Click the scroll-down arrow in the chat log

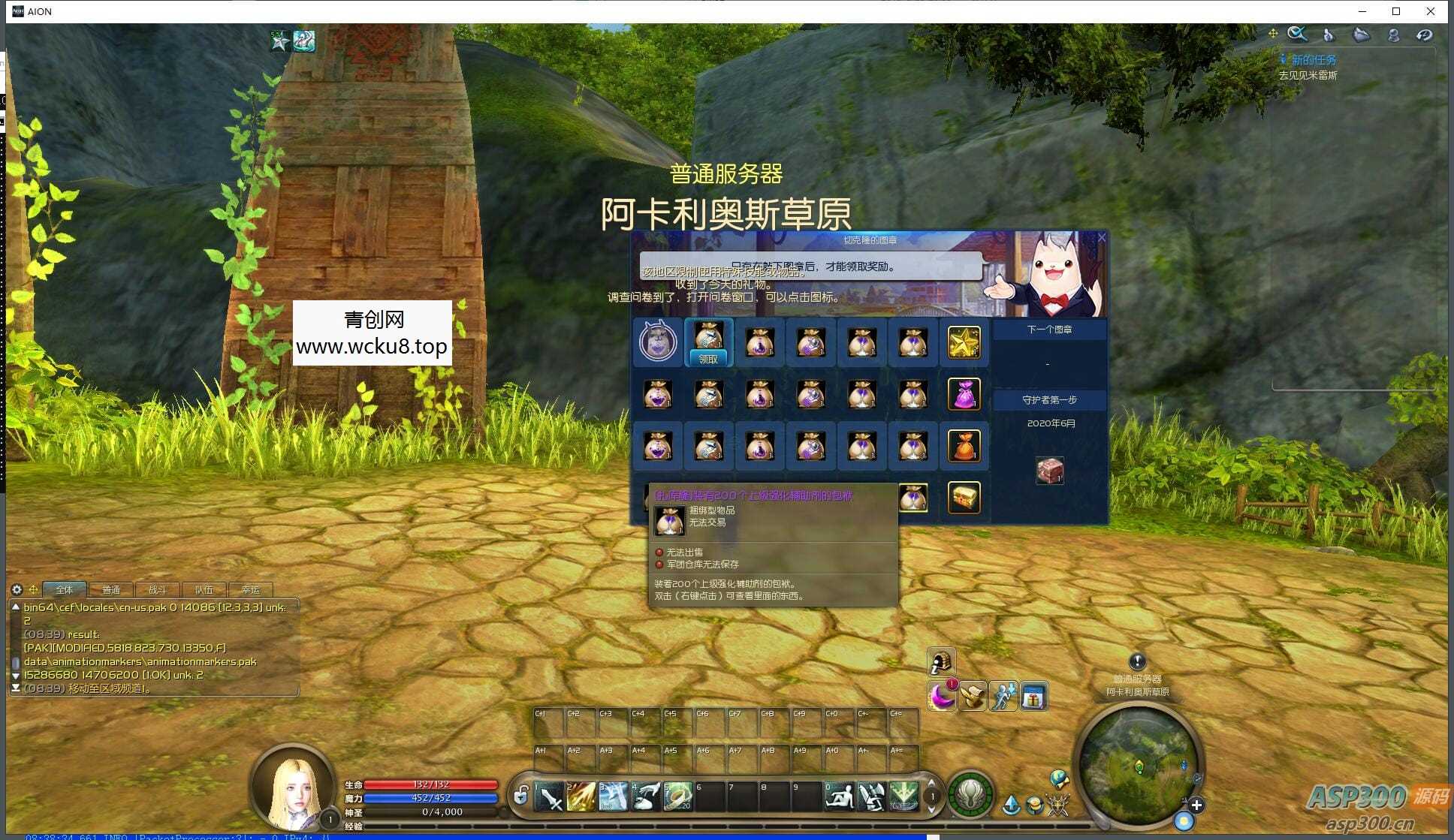16,677
